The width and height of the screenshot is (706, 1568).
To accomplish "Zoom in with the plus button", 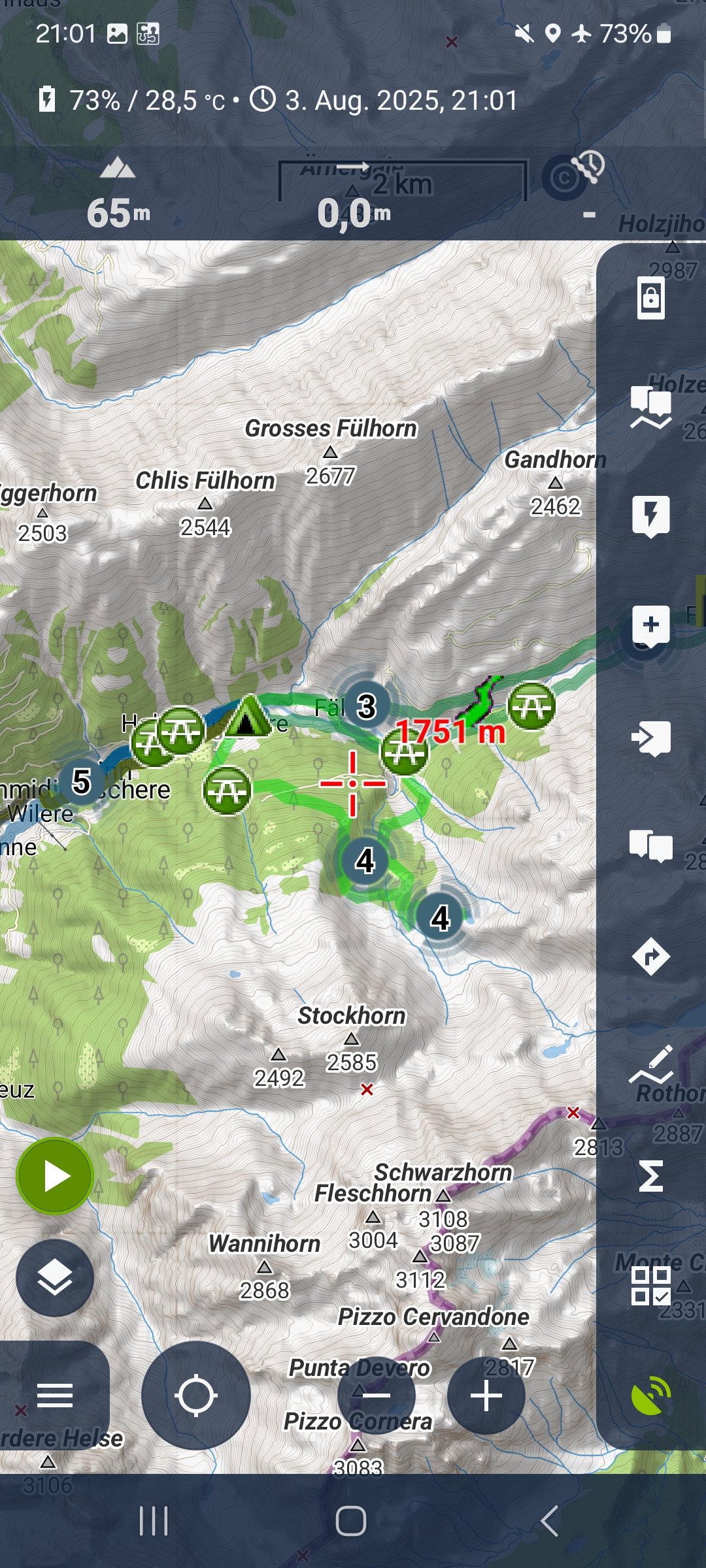I will point(486,1396).
